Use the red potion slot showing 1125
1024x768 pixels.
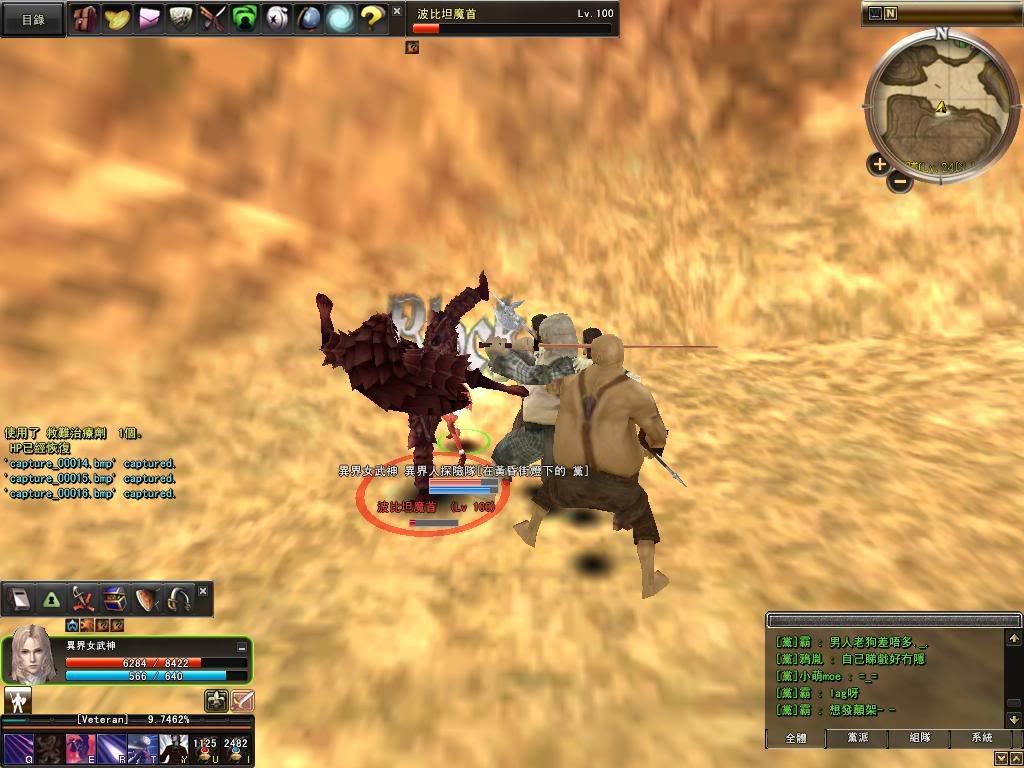[x=205, y=750]
